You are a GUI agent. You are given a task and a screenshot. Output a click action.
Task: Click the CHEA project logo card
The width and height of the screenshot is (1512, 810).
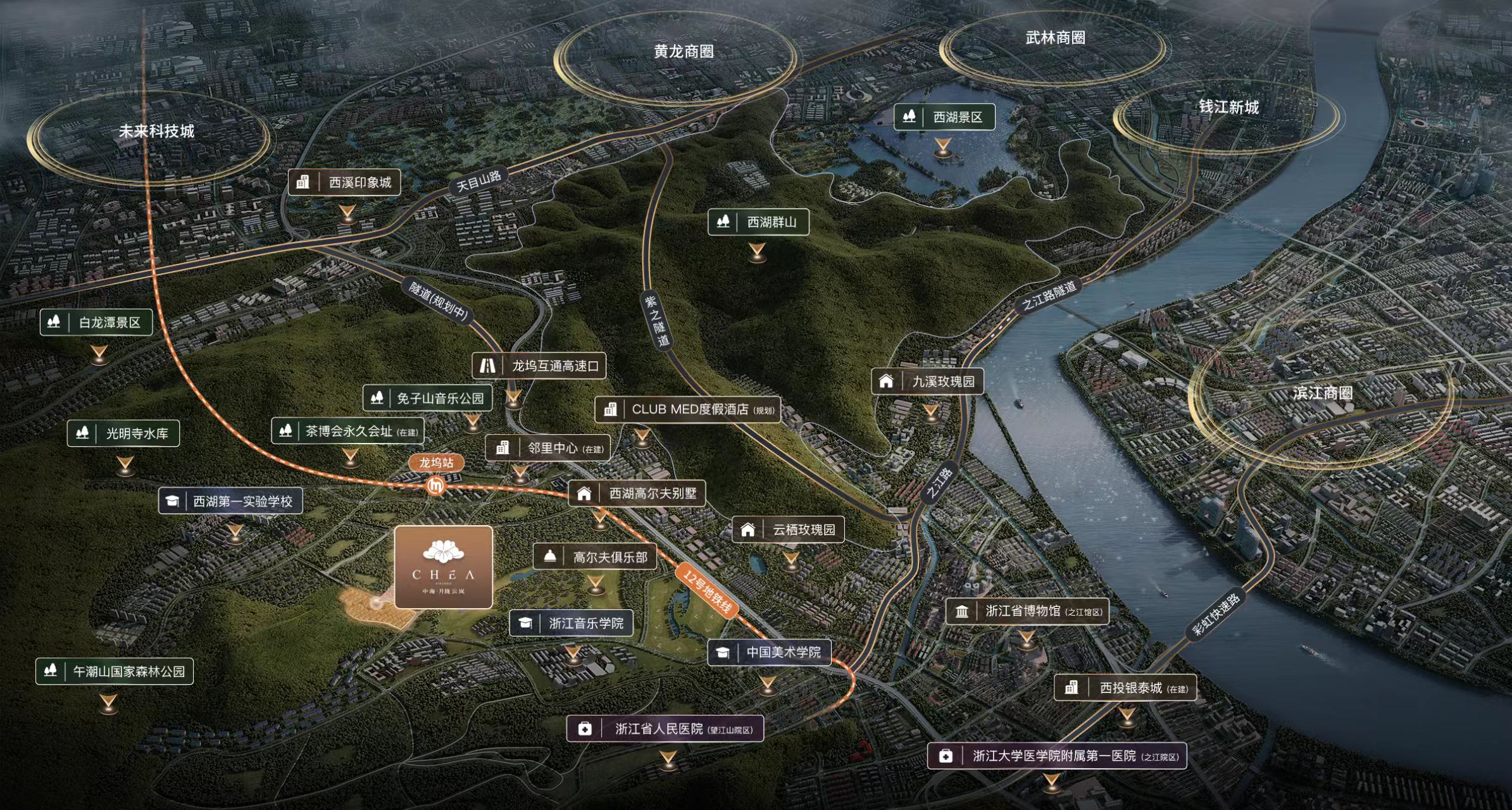(443, 567)
